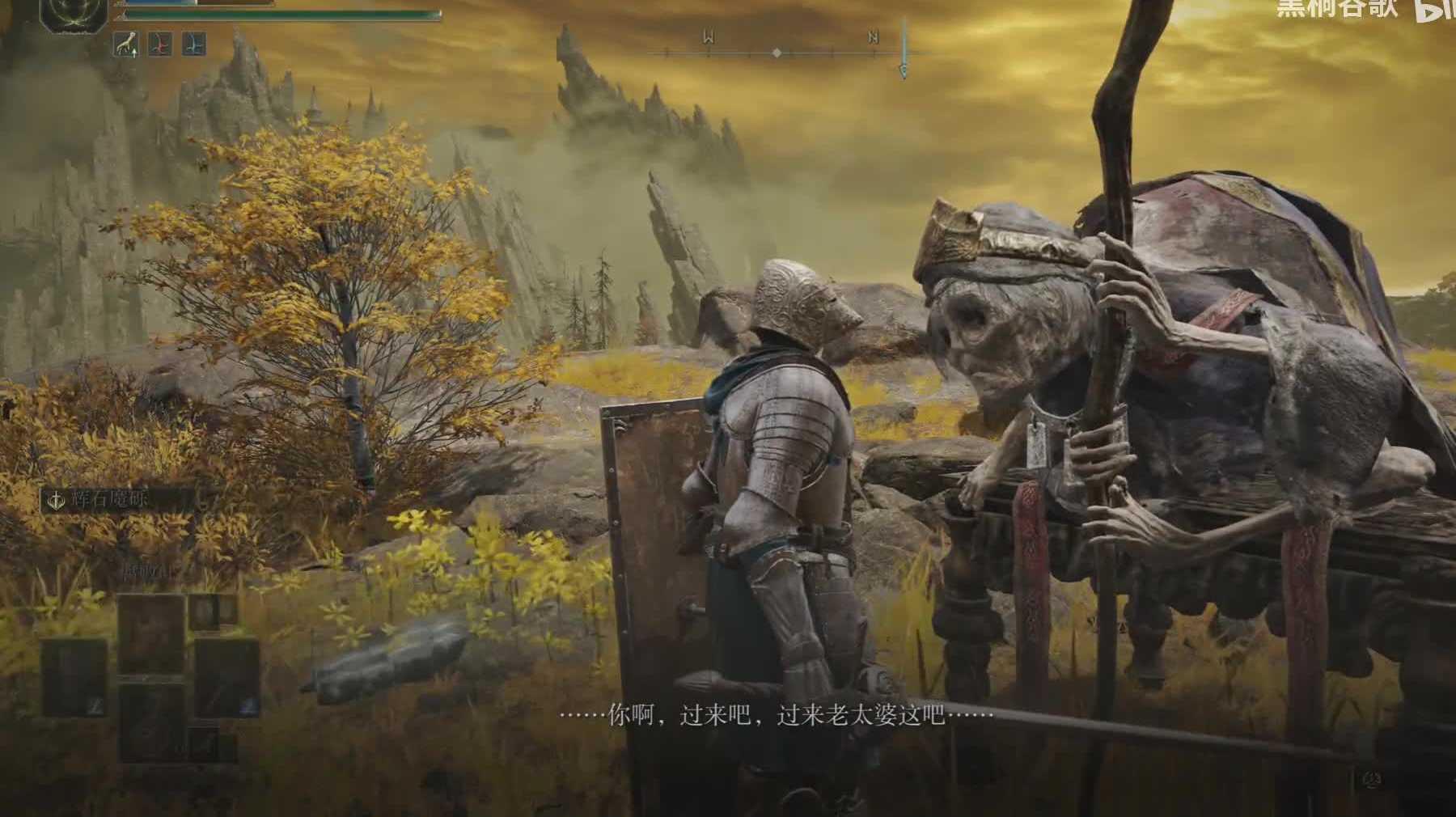Click the yellow arm buff status icon
The height and width of the screenshot is (817, 1456).
pos(125,44)
